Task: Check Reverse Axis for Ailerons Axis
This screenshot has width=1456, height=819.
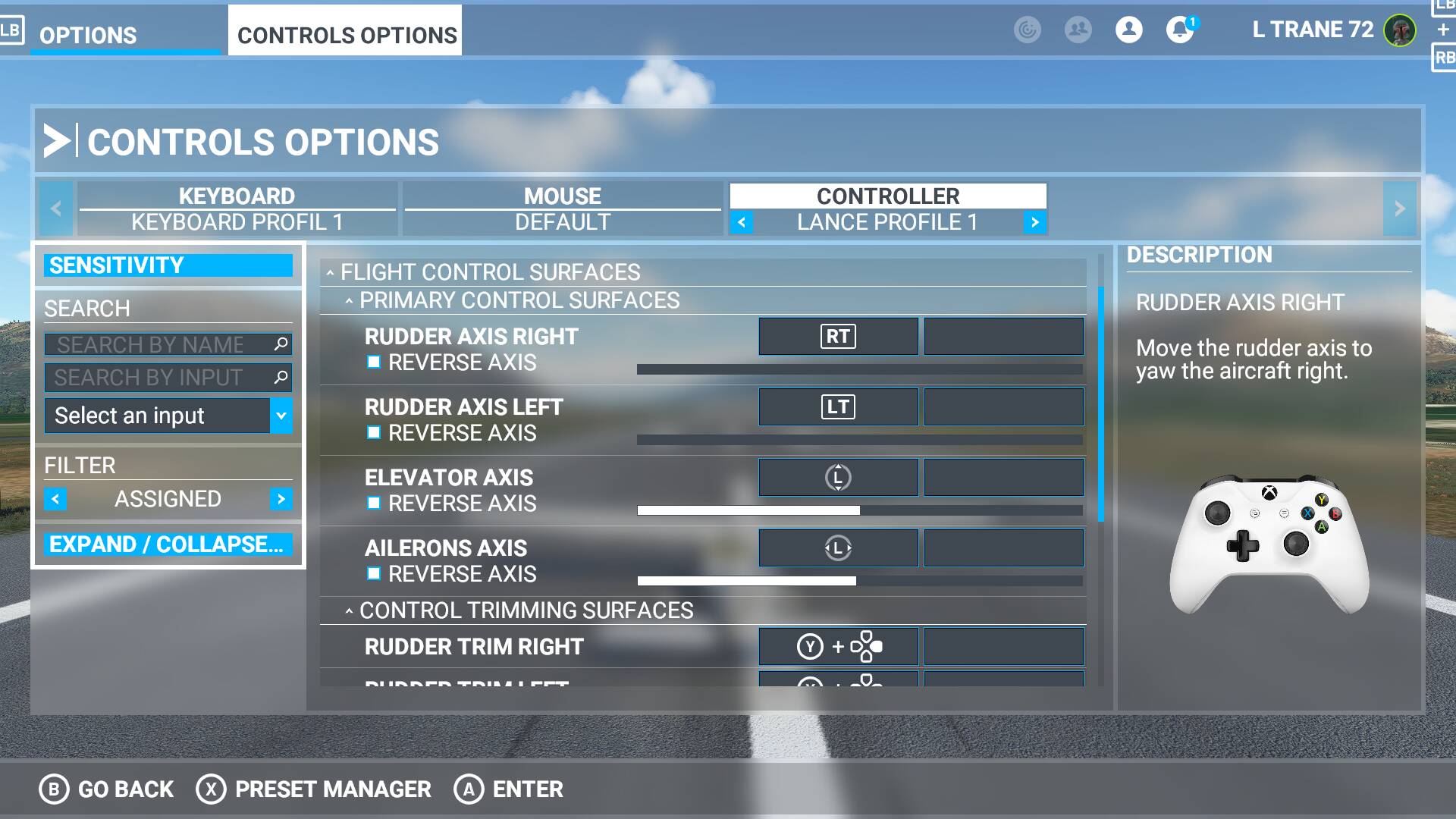Action: coord(373,574)
